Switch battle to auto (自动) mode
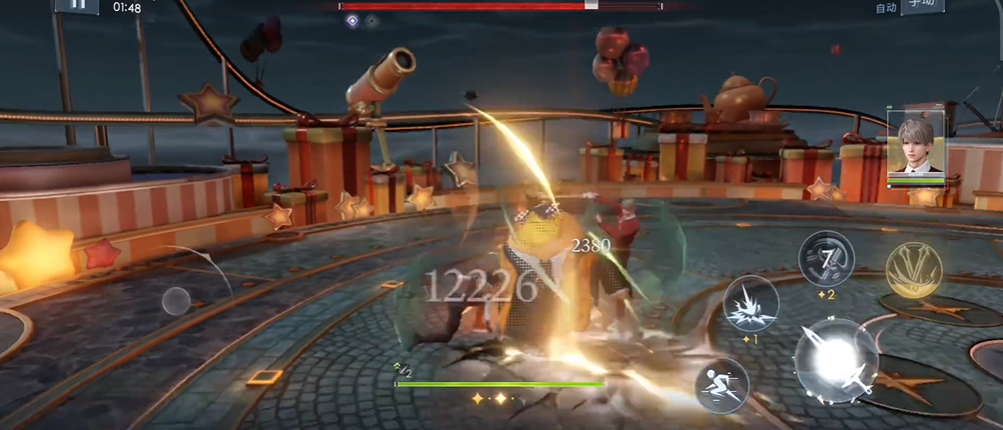The width and height of the screenshot is (1003, 430). point(885,8)
